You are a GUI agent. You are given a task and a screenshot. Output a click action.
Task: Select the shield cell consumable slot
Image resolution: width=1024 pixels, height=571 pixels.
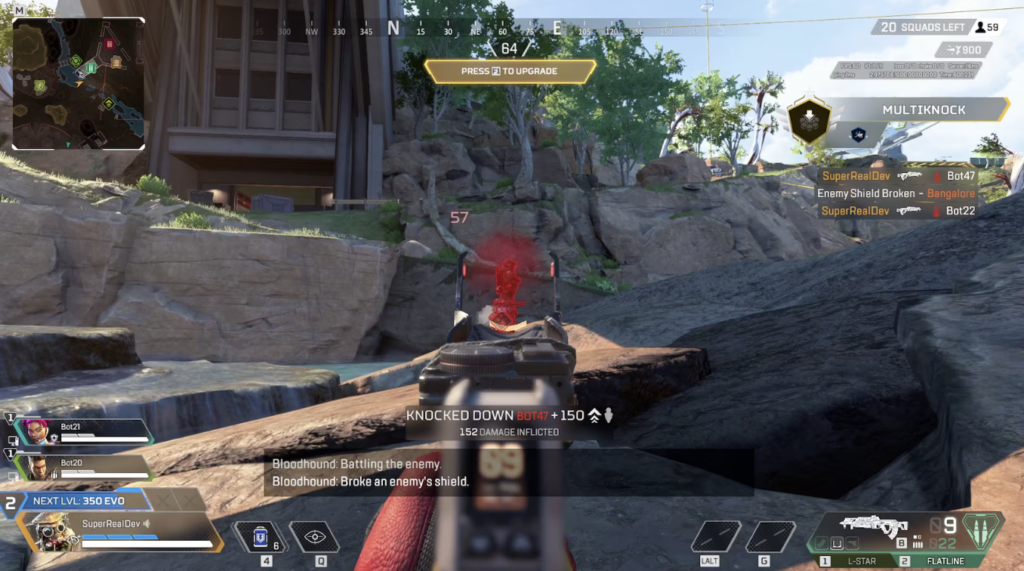pyautogui.click(x=260, y=537)
